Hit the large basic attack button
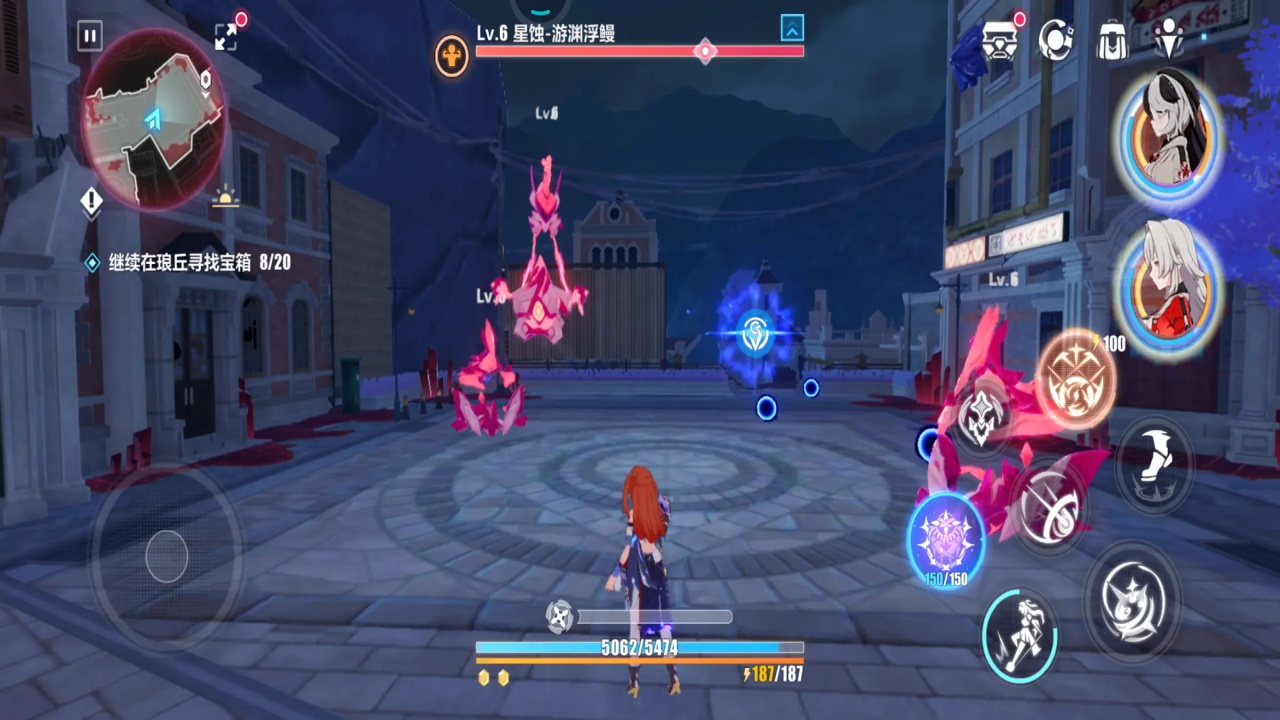This screenshot has height=720, width=1280. tap(1132, 599)
